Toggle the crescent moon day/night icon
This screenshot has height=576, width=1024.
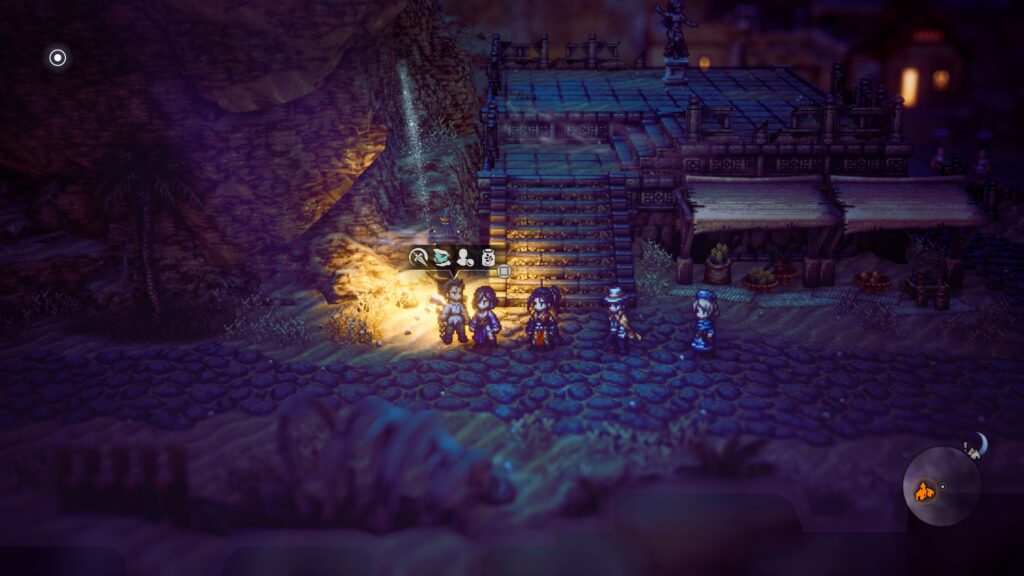978,444
